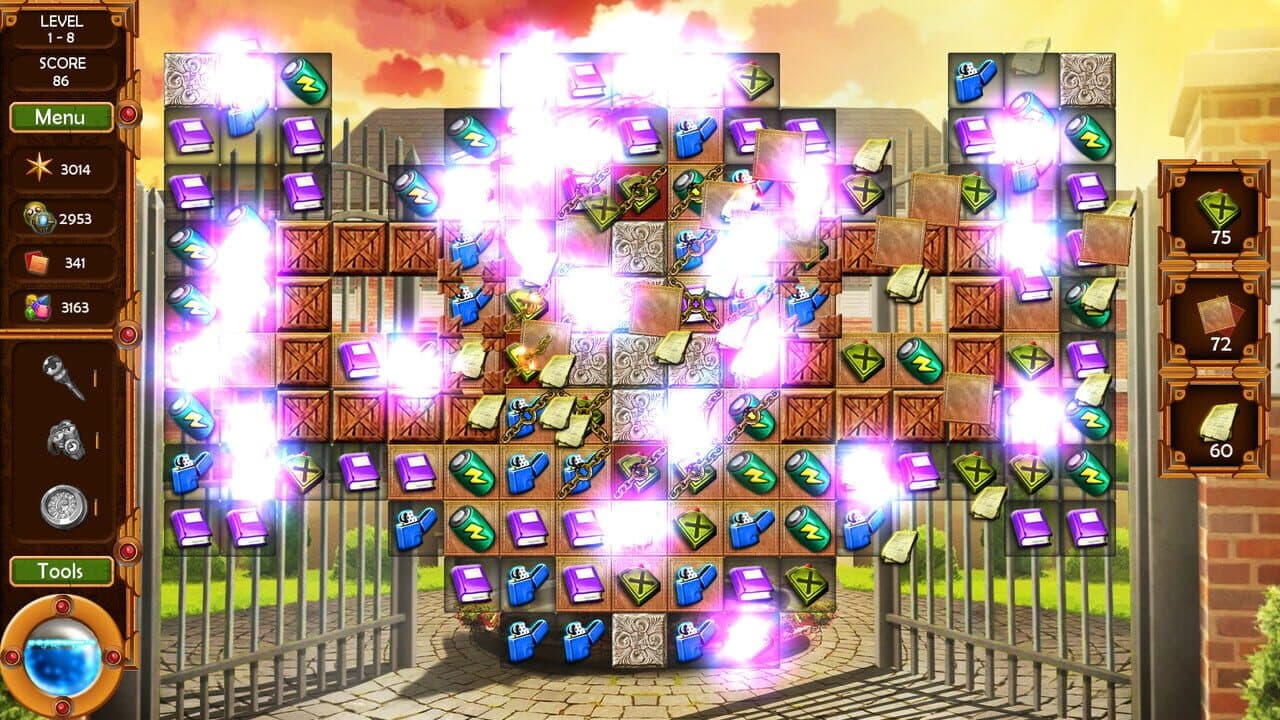Click the SCORE display showing 86

62,68
